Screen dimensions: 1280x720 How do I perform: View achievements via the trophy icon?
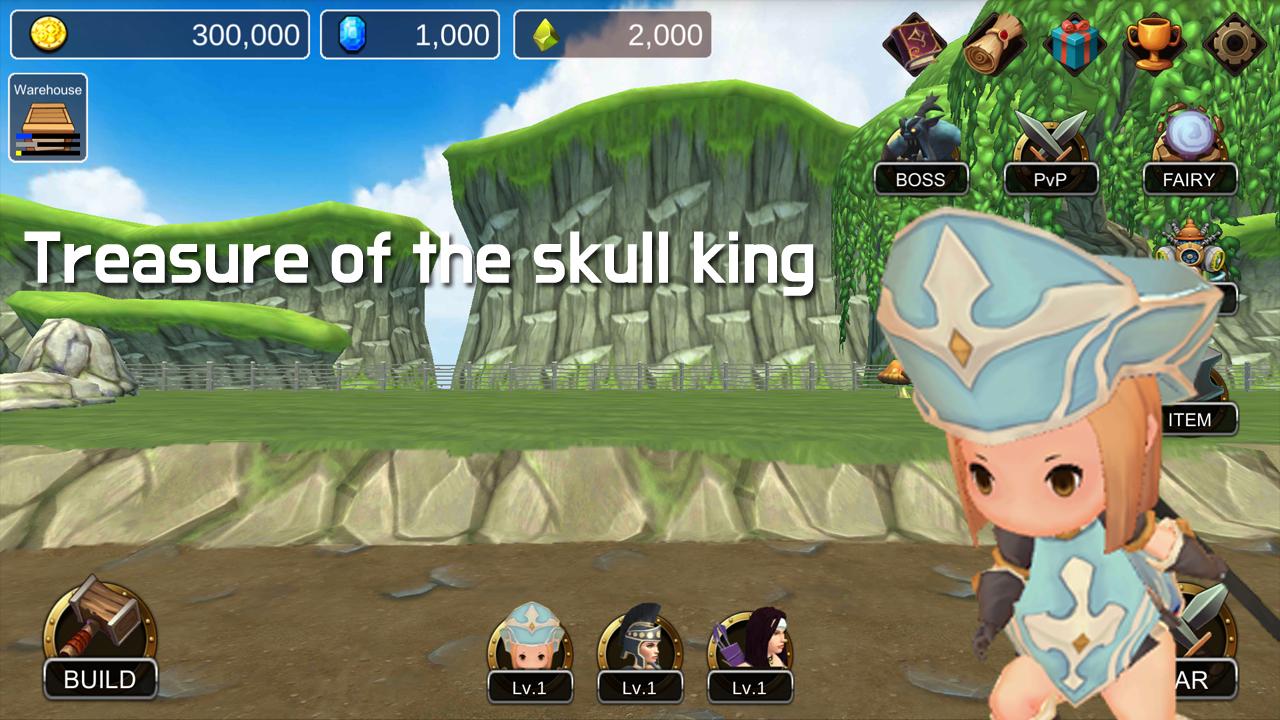(x=1157, y=40)
